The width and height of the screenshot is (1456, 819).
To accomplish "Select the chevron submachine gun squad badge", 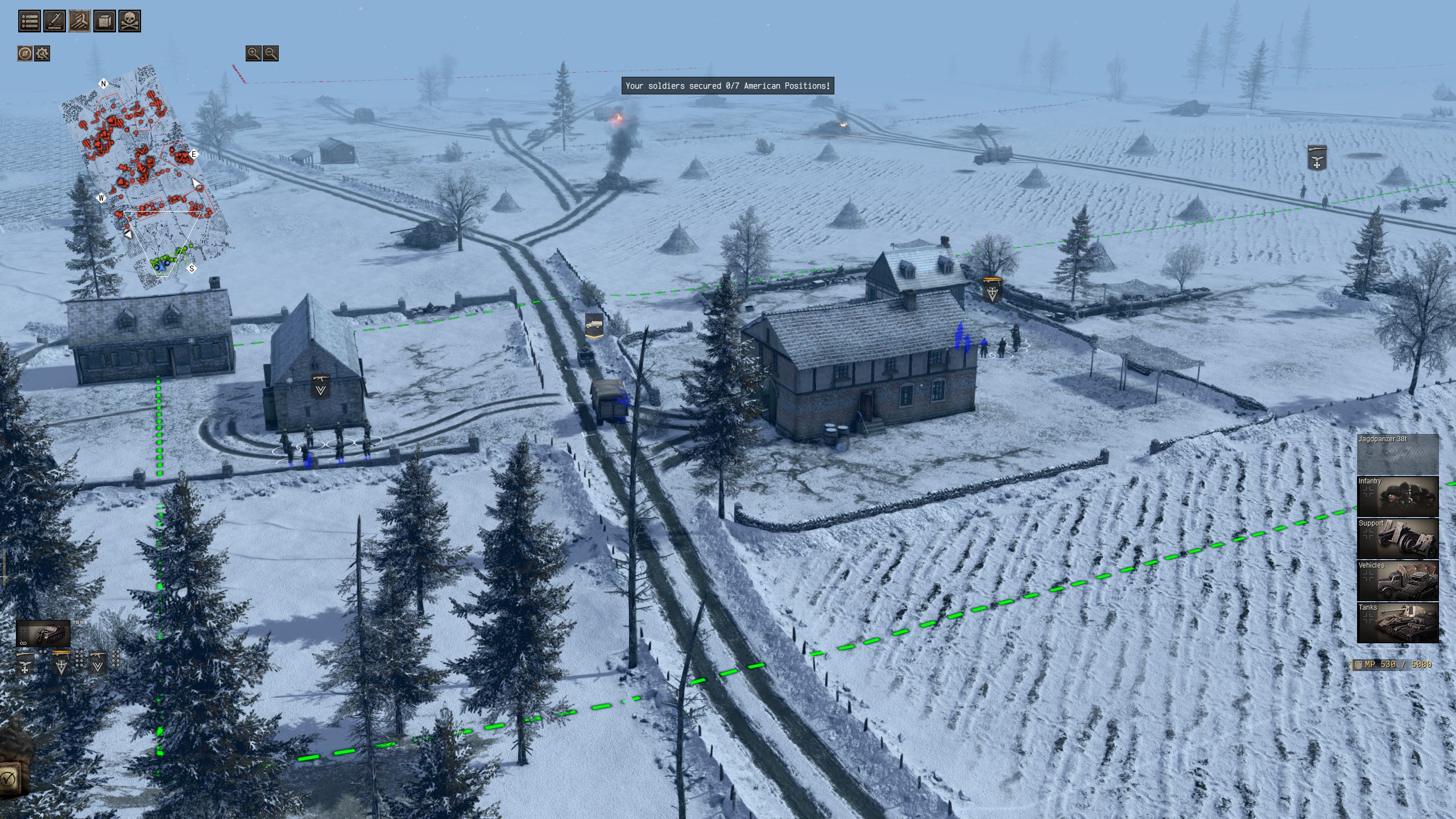I will click(x=98, y=663).
